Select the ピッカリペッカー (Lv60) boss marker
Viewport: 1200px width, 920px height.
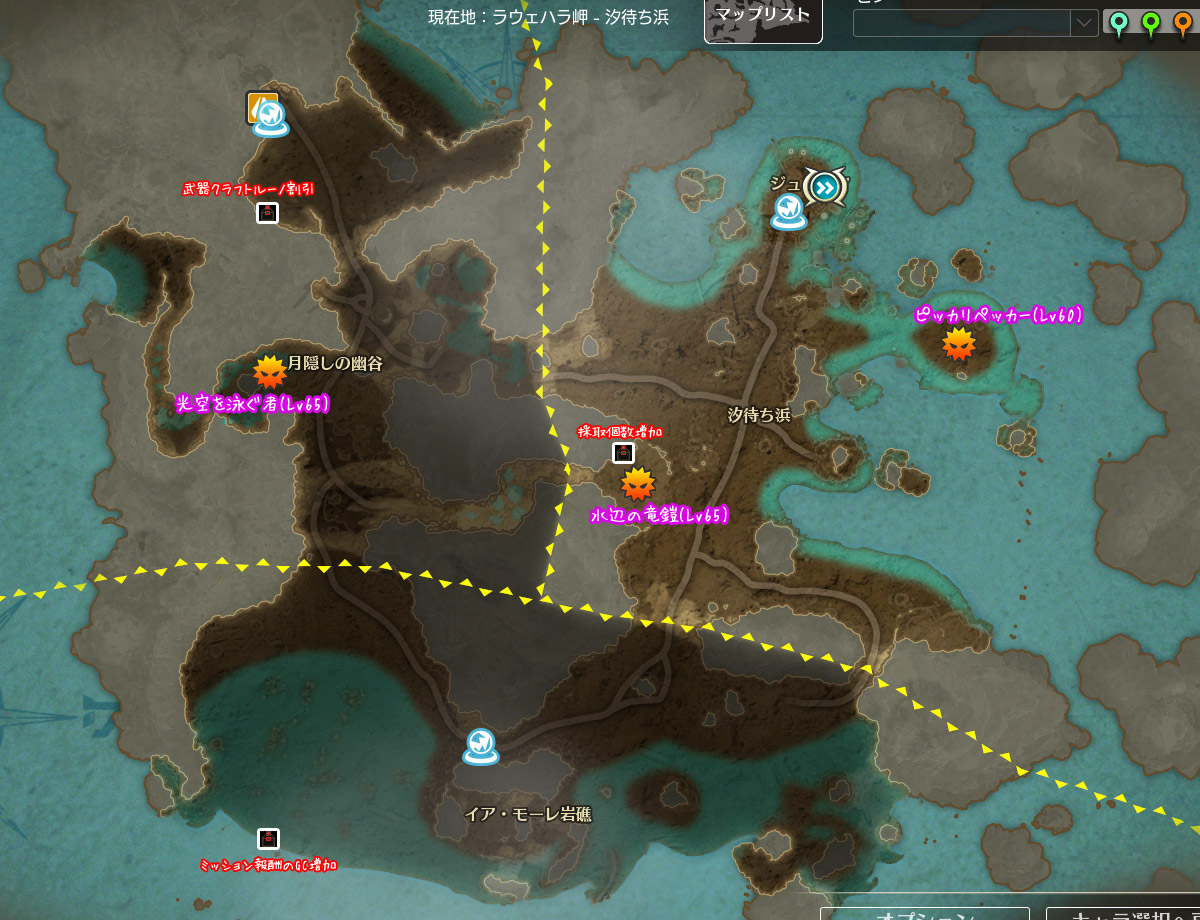(959, 344)
